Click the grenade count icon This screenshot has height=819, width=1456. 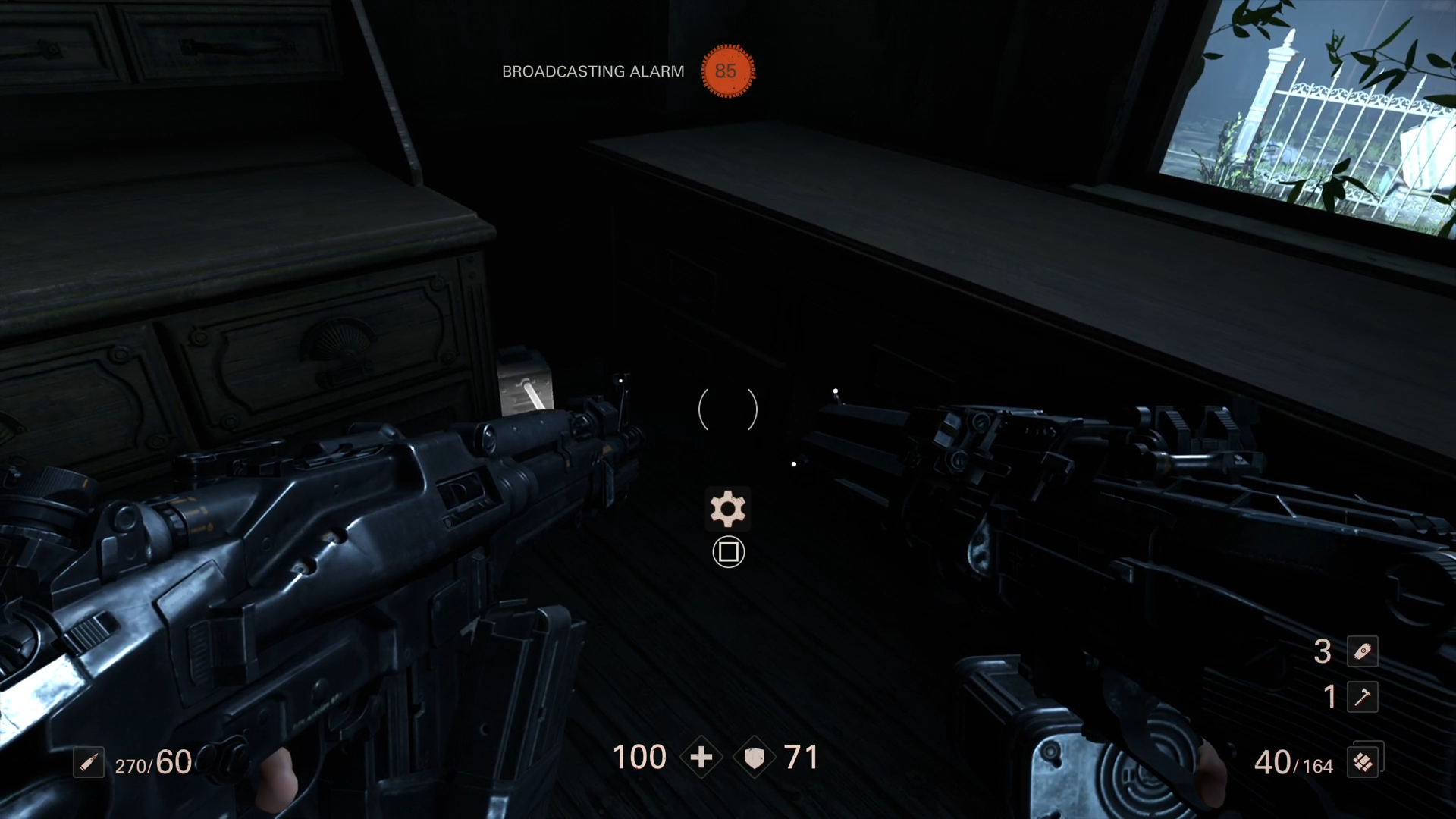(x=1363, y=651)
